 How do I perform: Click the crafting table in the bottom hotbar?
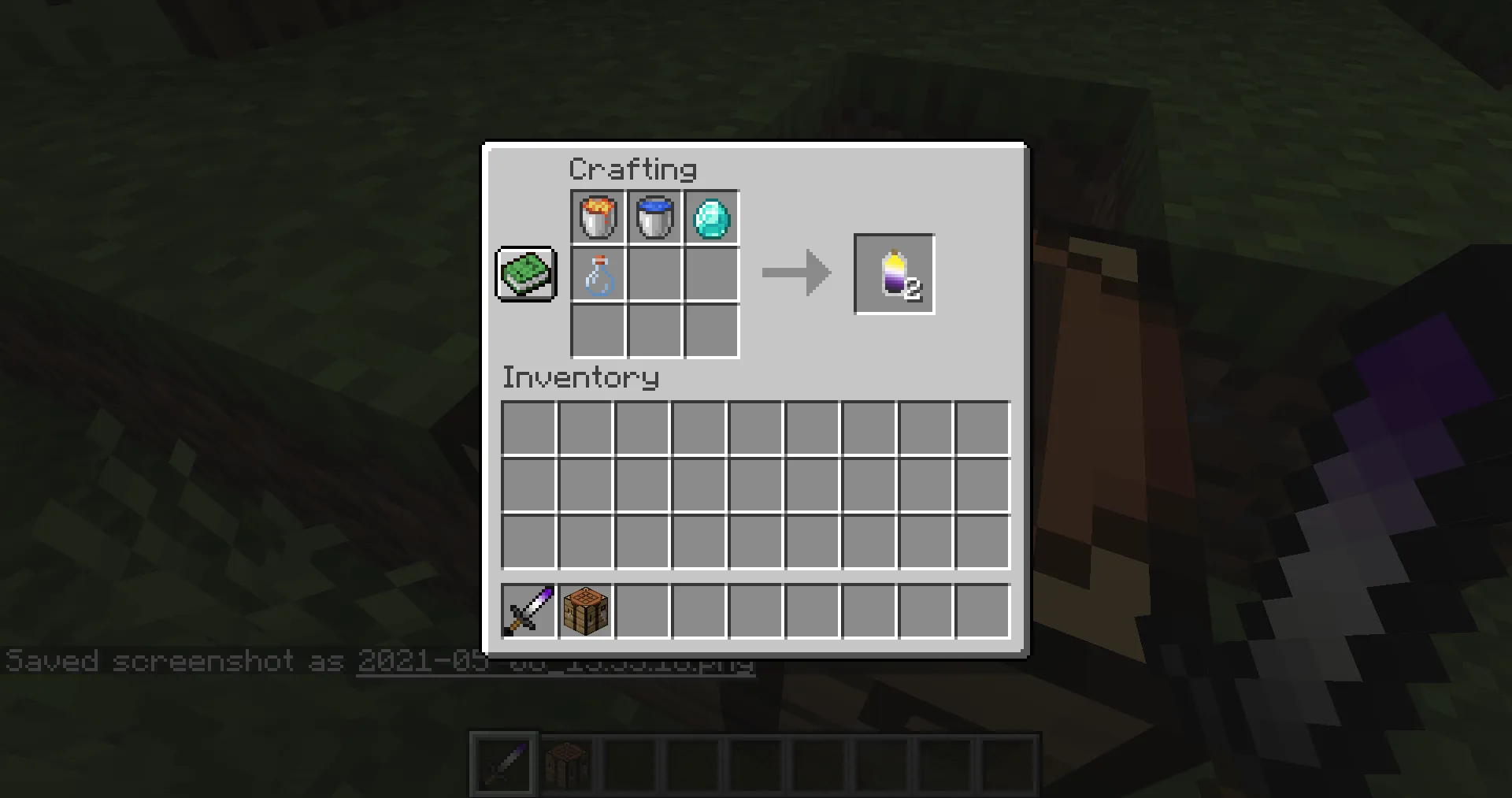click(x=569, y=761)
